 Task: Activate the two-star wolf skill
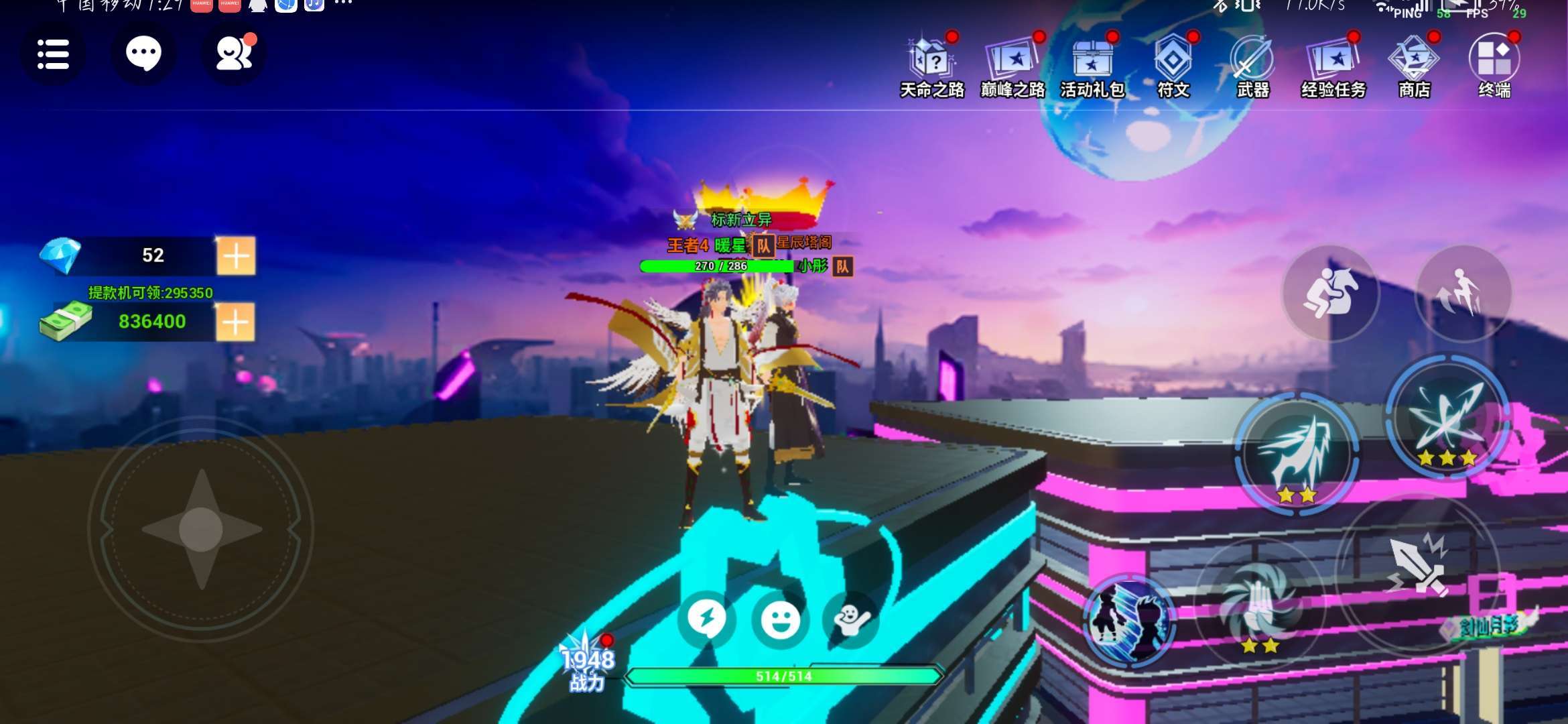coord(1297,452)
